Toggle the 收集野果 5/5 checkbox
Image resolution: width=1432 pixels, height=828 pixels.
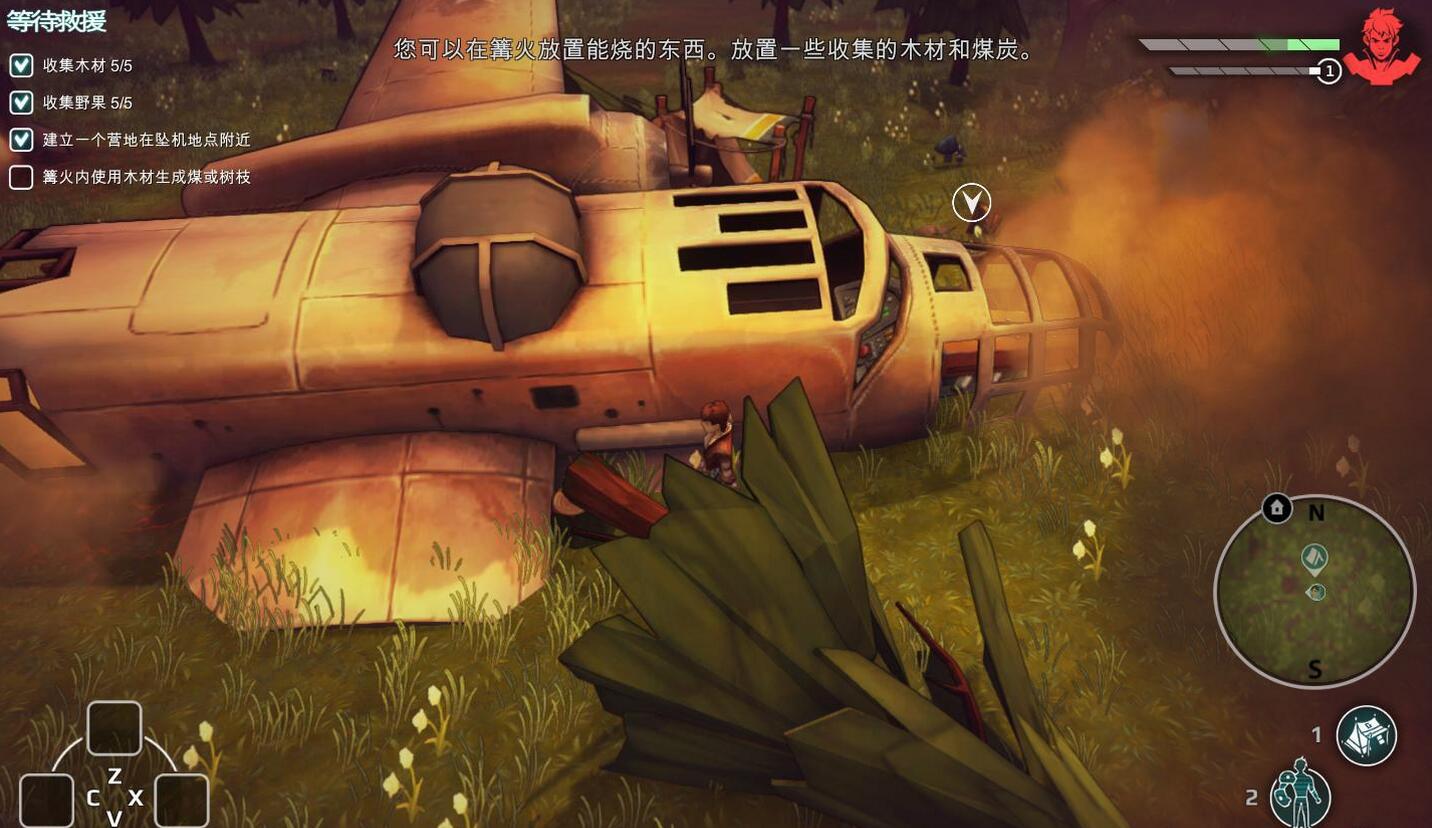coord(20,103)
